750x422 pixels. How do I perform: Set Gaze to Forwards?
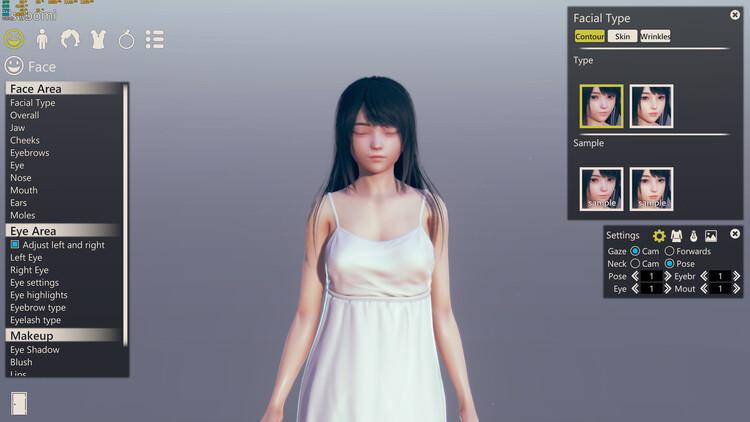point(670,251)
